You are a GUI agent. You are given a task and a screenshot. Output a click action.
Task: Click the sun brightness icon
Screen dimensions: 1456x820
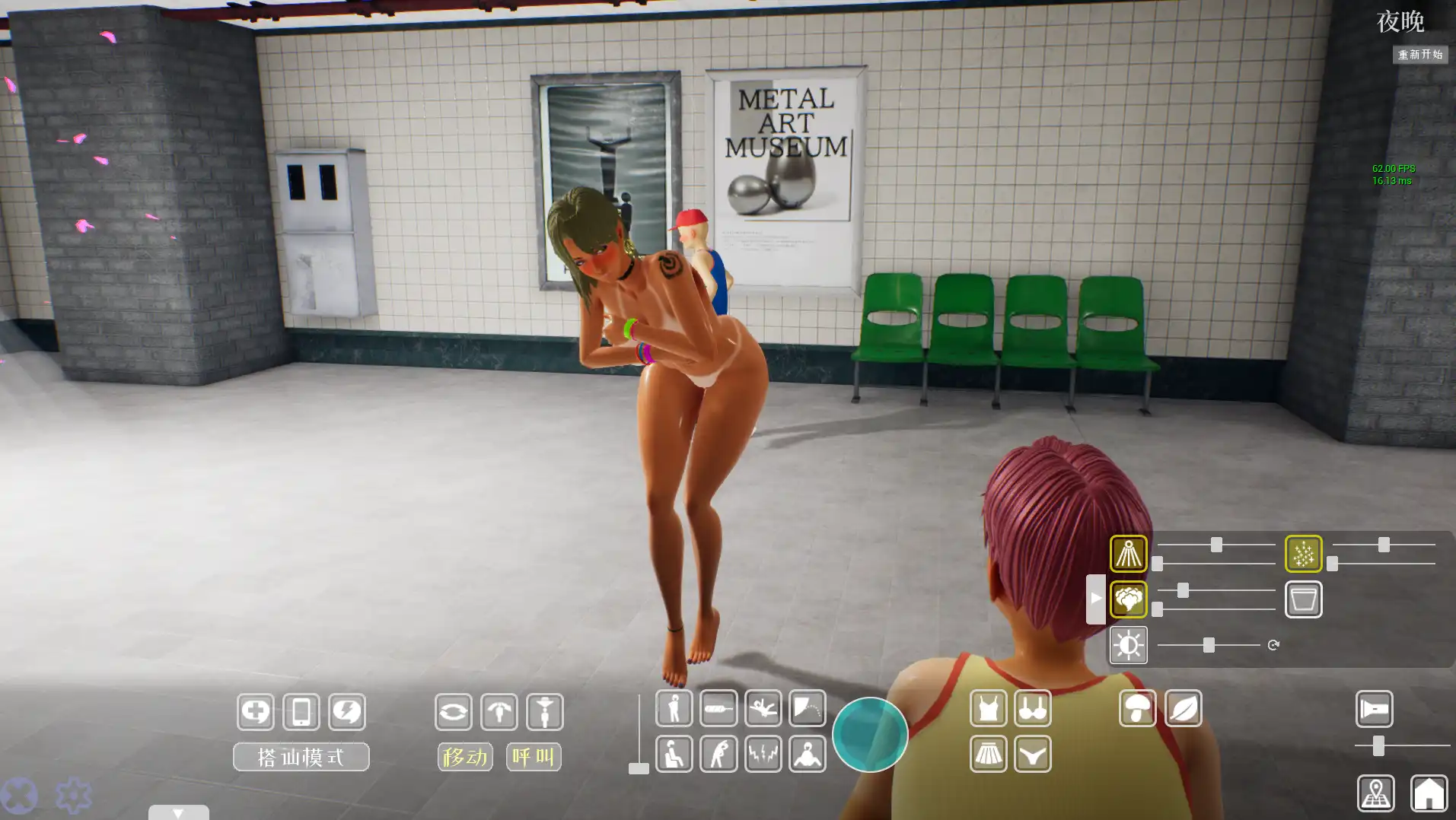[1128, 646]
